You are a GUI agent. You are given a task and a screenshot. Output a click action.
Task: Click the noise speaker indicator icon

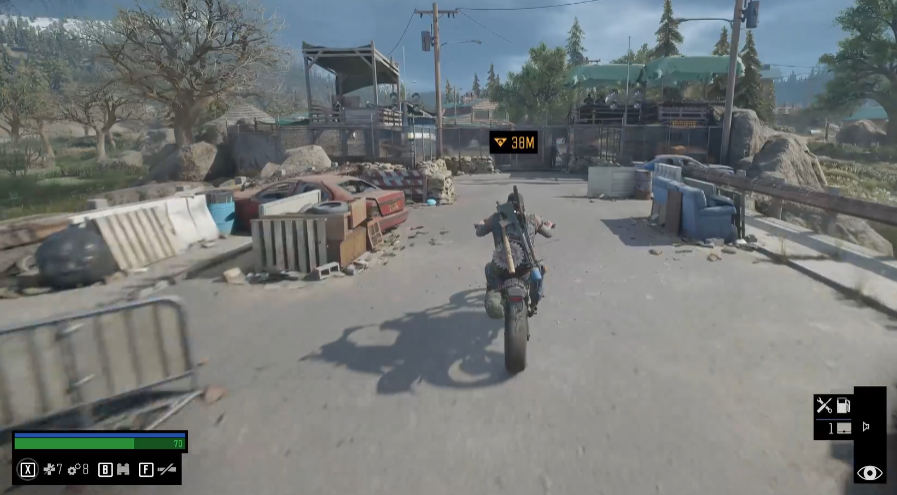click(865, 427)
